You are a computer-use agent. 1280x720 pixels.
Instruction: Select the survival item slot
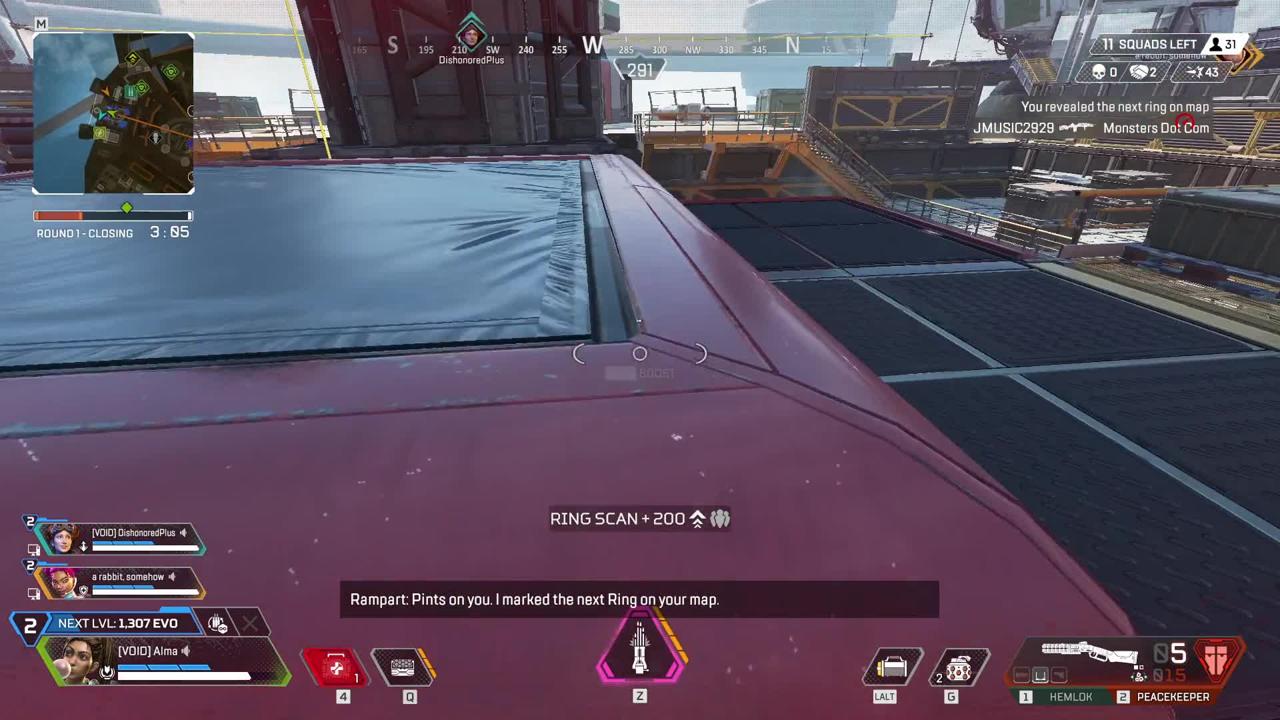click(891, 667)
